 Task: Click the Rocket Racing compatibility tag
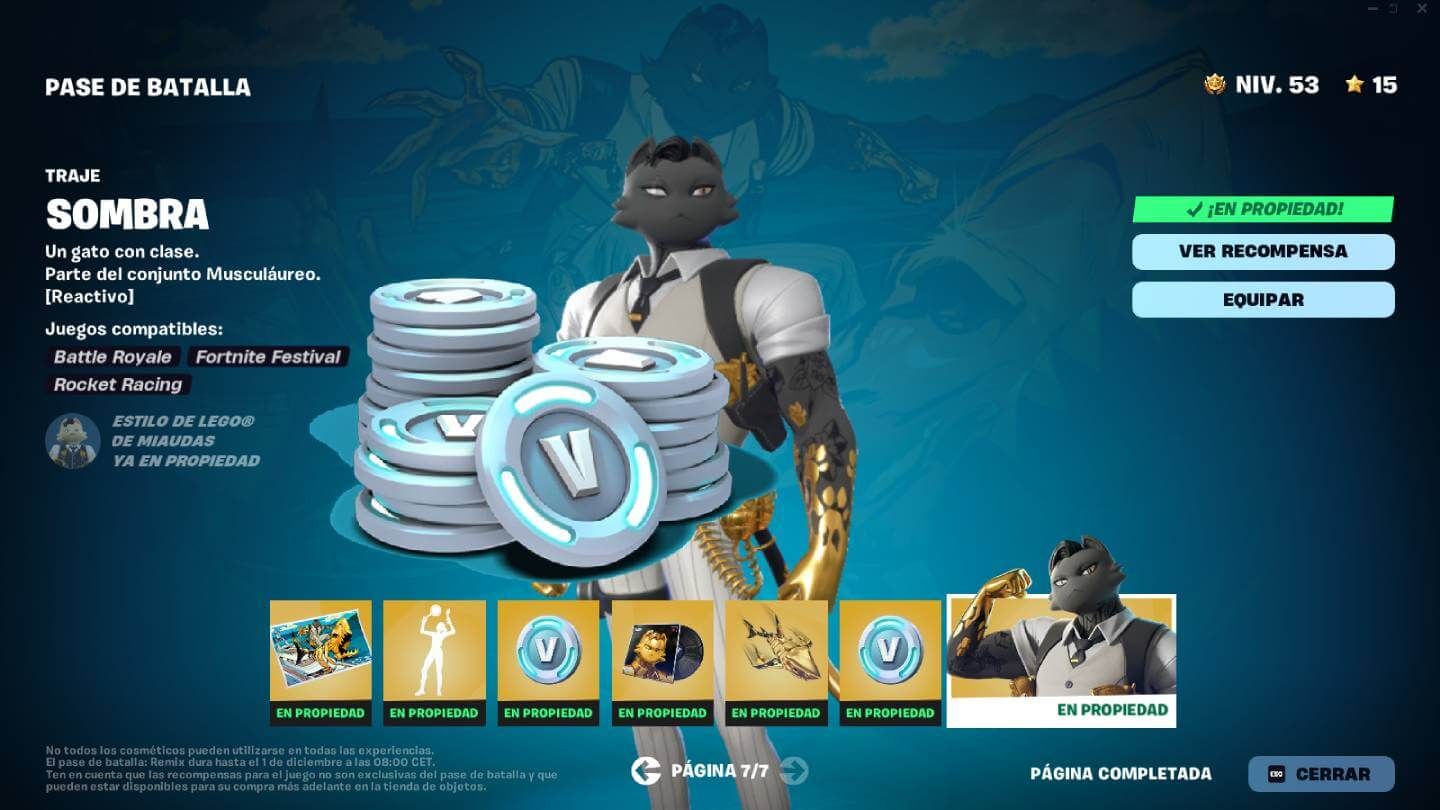click(x=117, y=385)
